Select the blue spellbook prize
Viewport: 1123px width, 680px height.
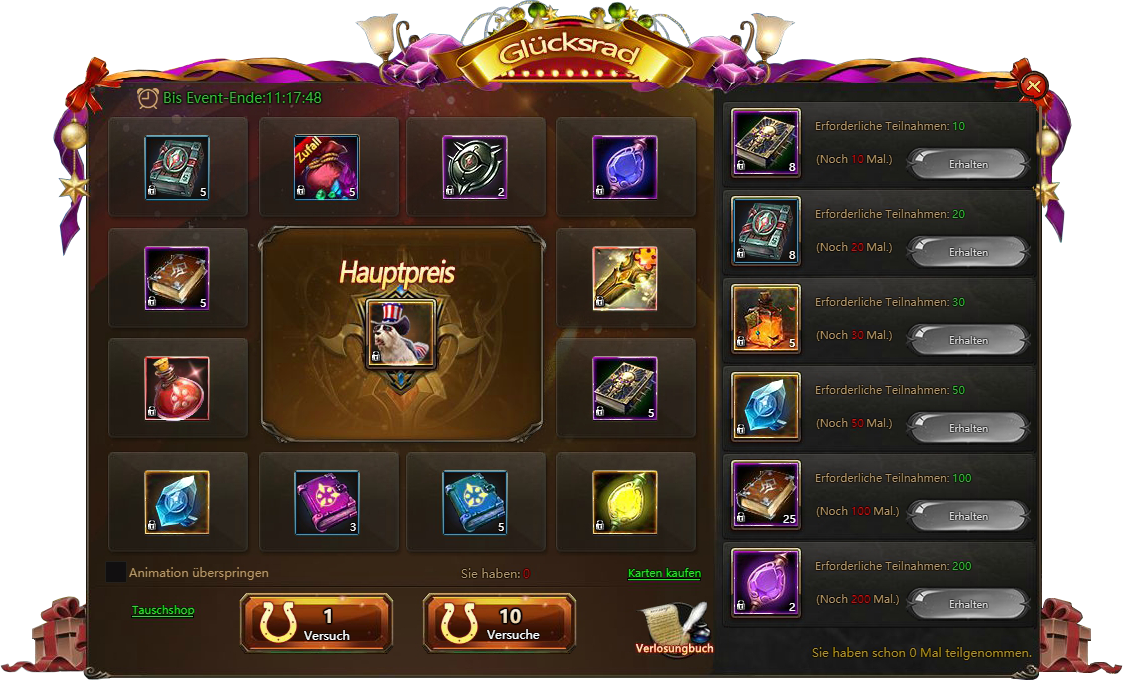click(x=475, y=502)
